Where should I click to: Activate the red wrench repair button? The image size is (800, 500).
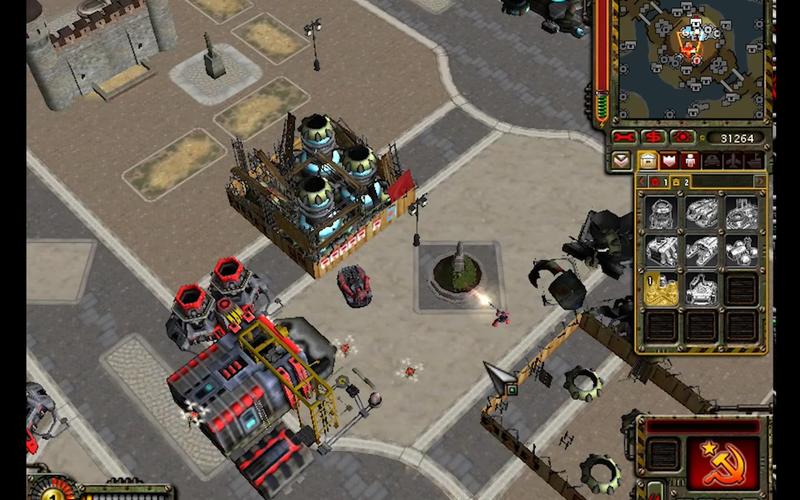(625, 137)
